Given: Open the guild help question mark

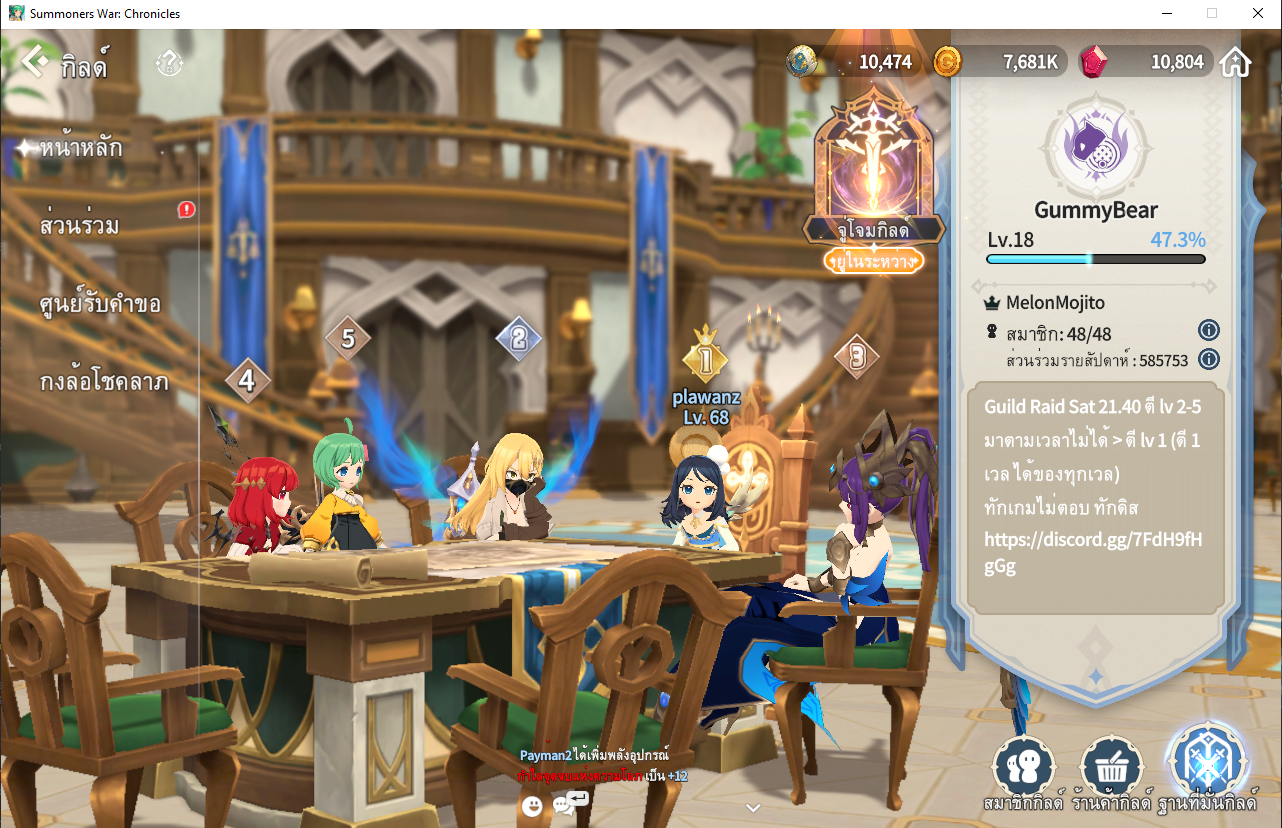Looking at the screenshot, I should point(169,65).
